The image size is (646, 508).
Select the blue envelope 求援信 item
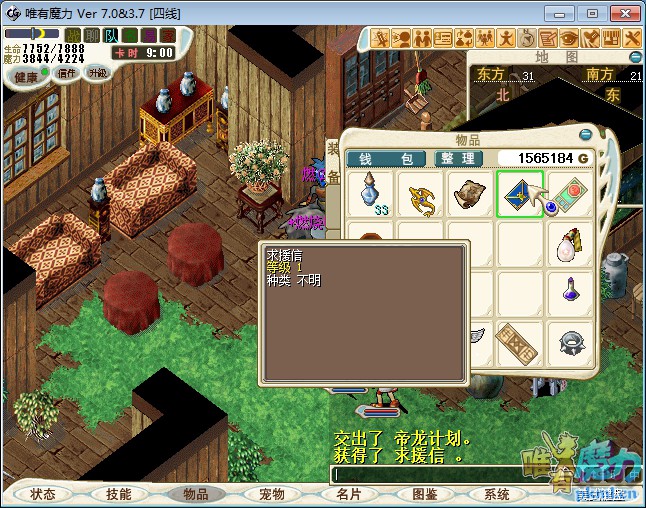519,194
